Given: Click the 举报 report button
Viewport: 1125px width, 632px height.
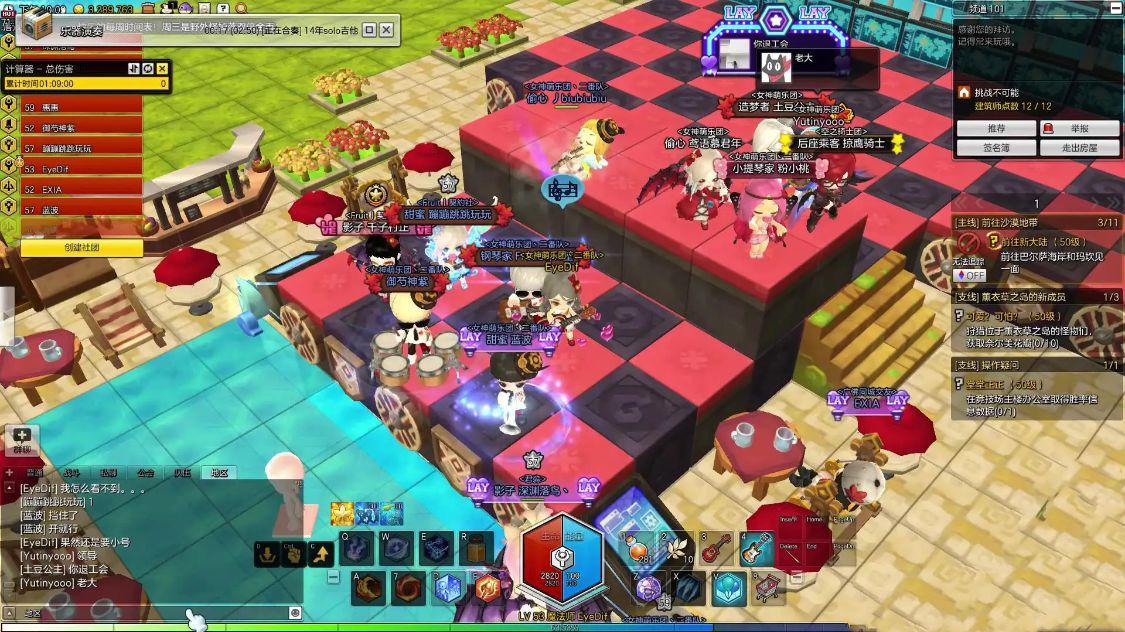Looking at the screenshot, I should (1079, 129).
